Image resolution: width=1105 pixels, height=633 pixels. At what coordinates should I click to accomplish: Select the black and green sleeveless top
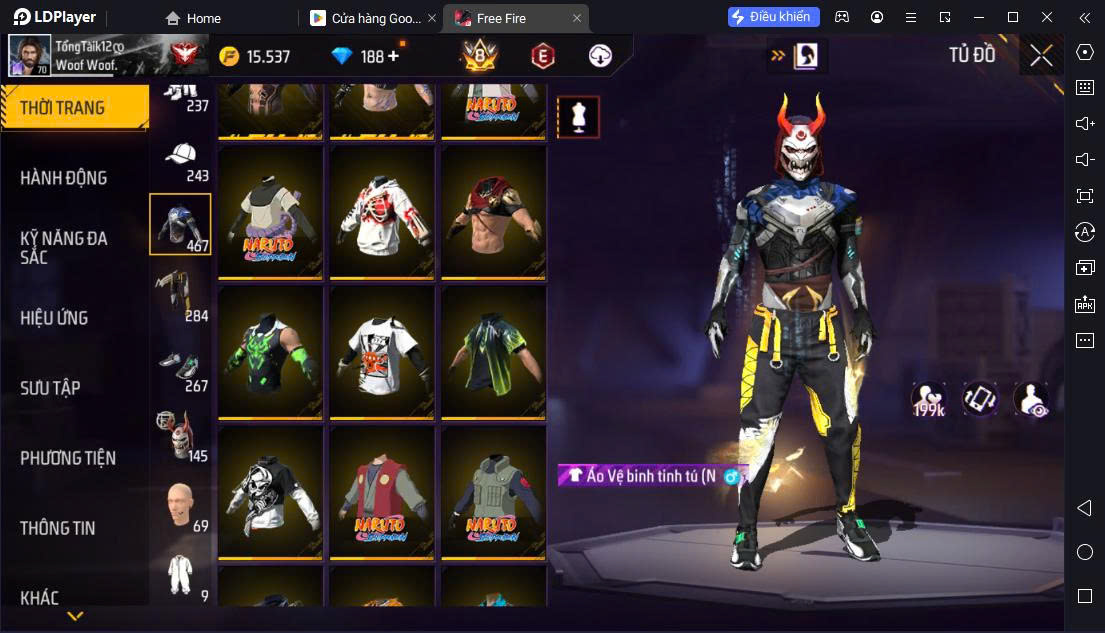(271, 353)
